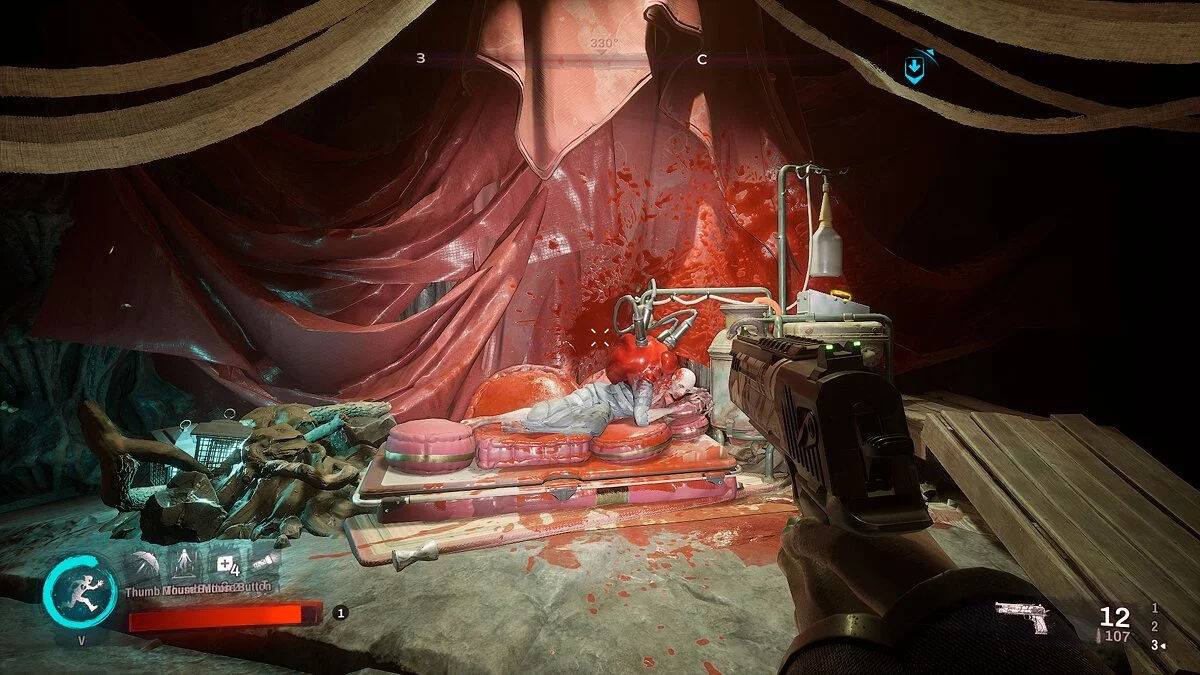This screenshot has width=1200, height=675.
Task: Click the blue objective marker on the compass
Action: 914,68
